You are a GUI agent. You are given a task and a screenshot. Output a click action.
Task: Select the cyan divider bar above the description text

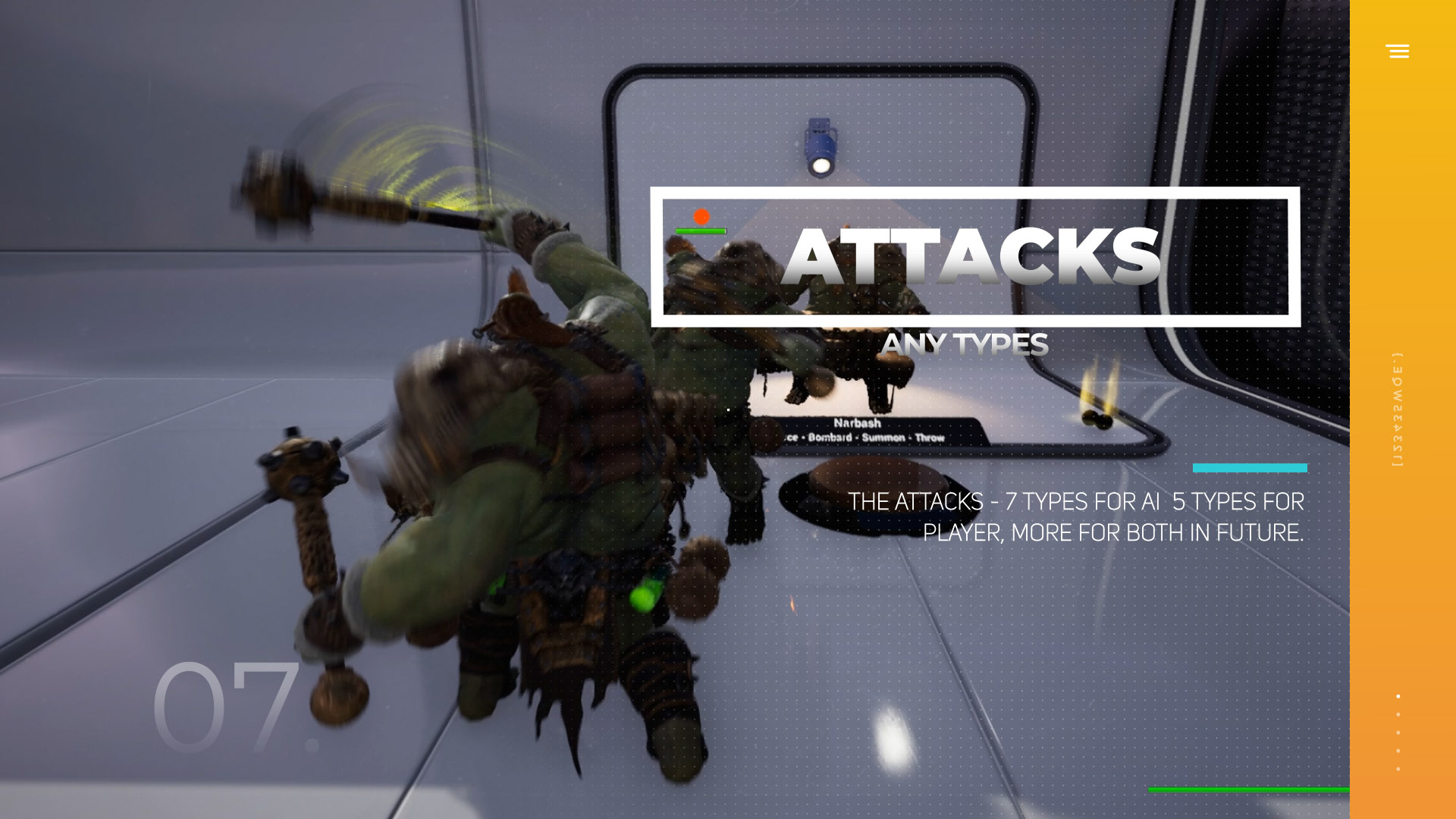click(x=1250, y=469)
